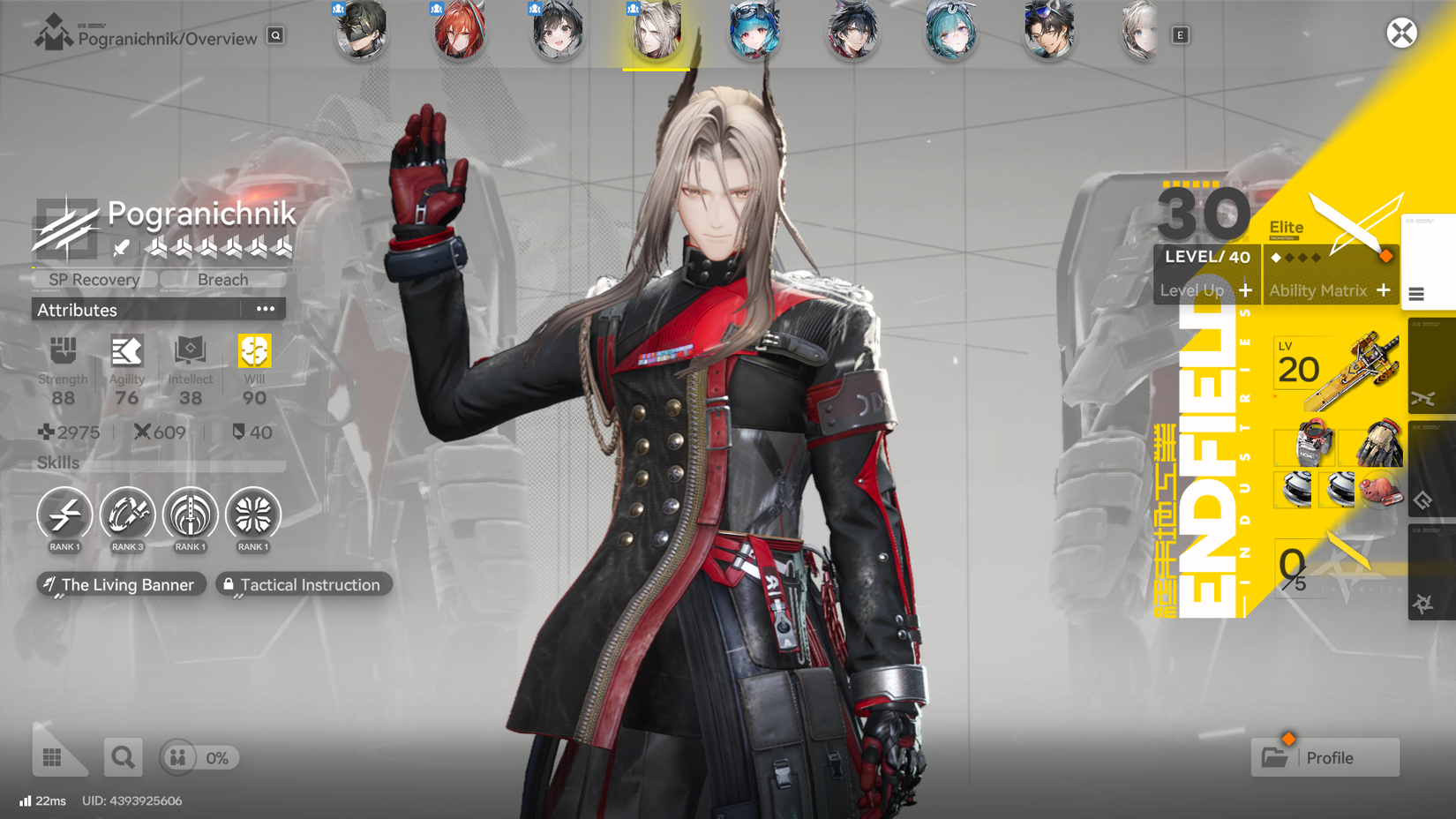Expand the Attributes ellipsis menu
Screen dimensions: 1456x819
[x=264, y=307]
